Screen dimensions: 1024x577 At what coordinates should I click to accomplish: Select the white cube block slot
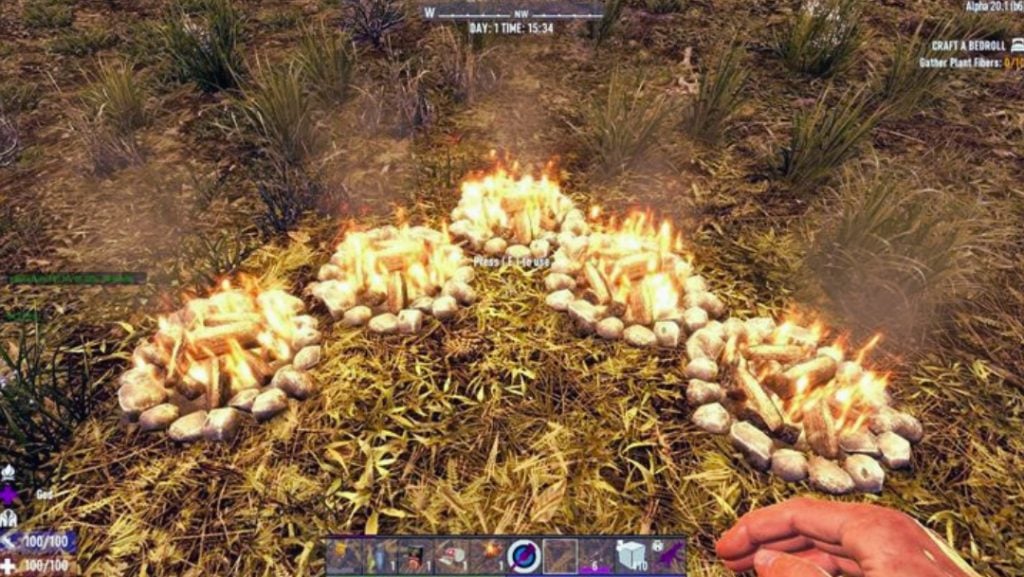click(631, 555)
